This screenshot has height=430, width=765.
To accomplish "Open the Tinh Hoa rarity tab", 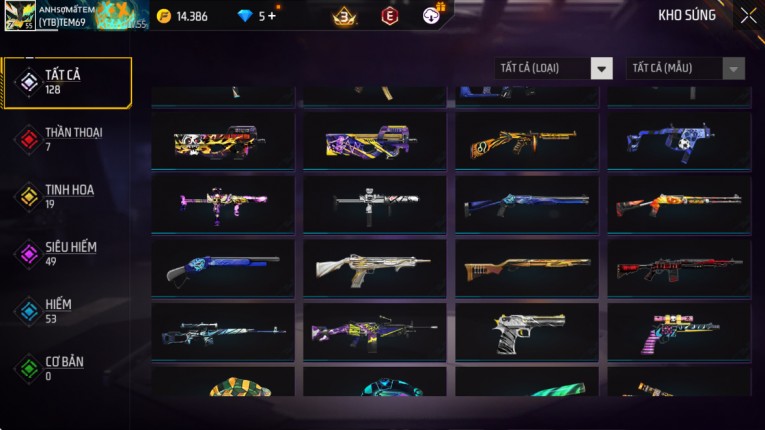I will pyautogui.click(x=67, y=196).
